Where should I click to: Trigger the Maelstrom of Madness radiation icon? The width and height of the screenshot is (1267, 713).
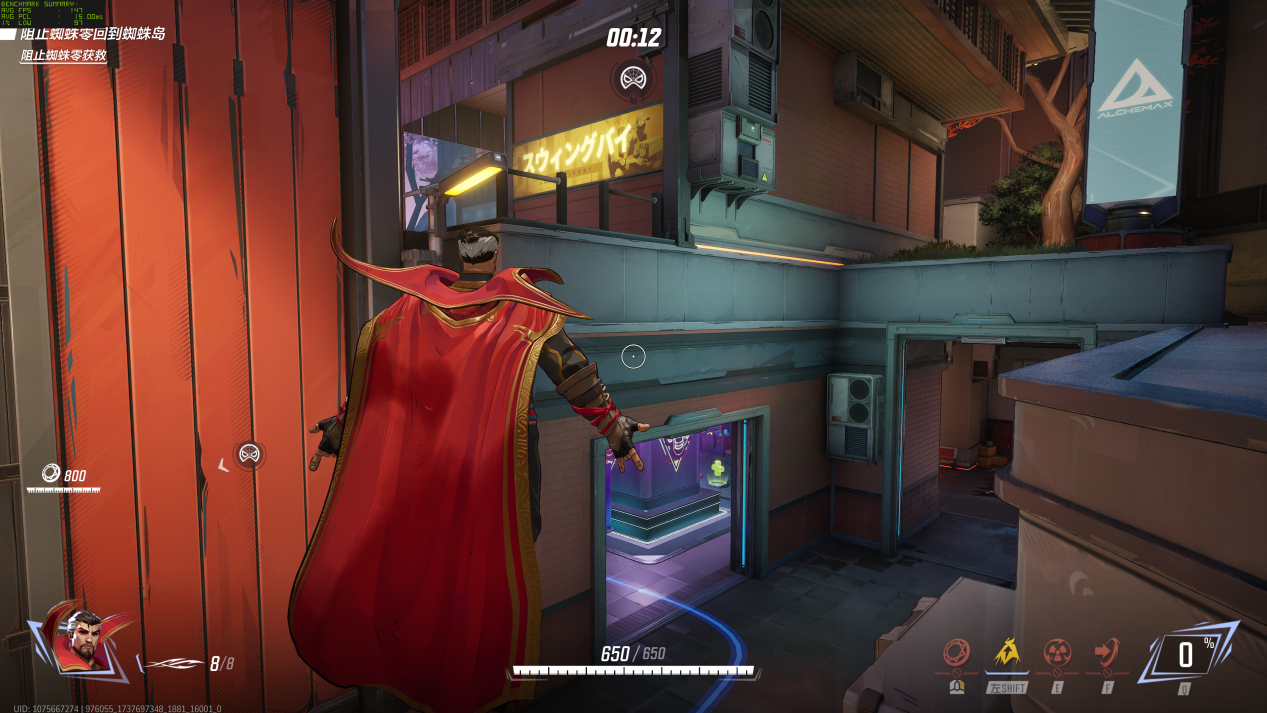(x=1057, y=655)
